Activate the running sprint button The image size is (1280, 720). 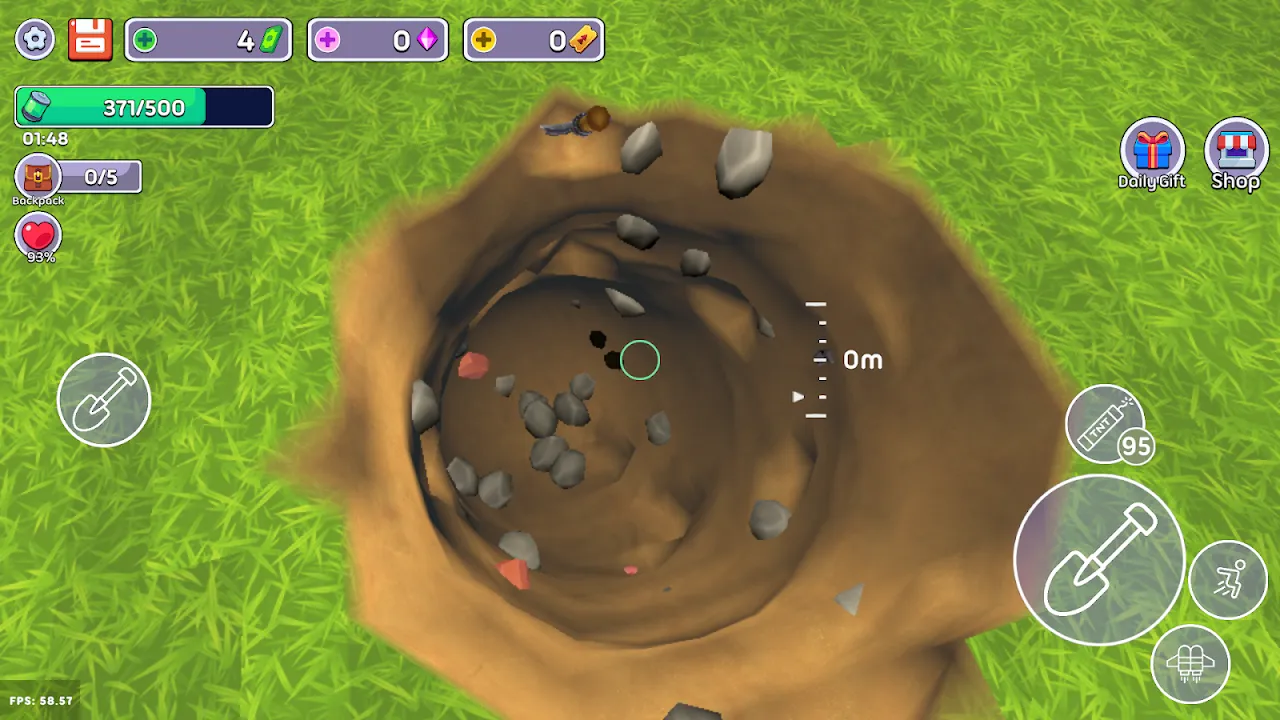pos(1228,580)
